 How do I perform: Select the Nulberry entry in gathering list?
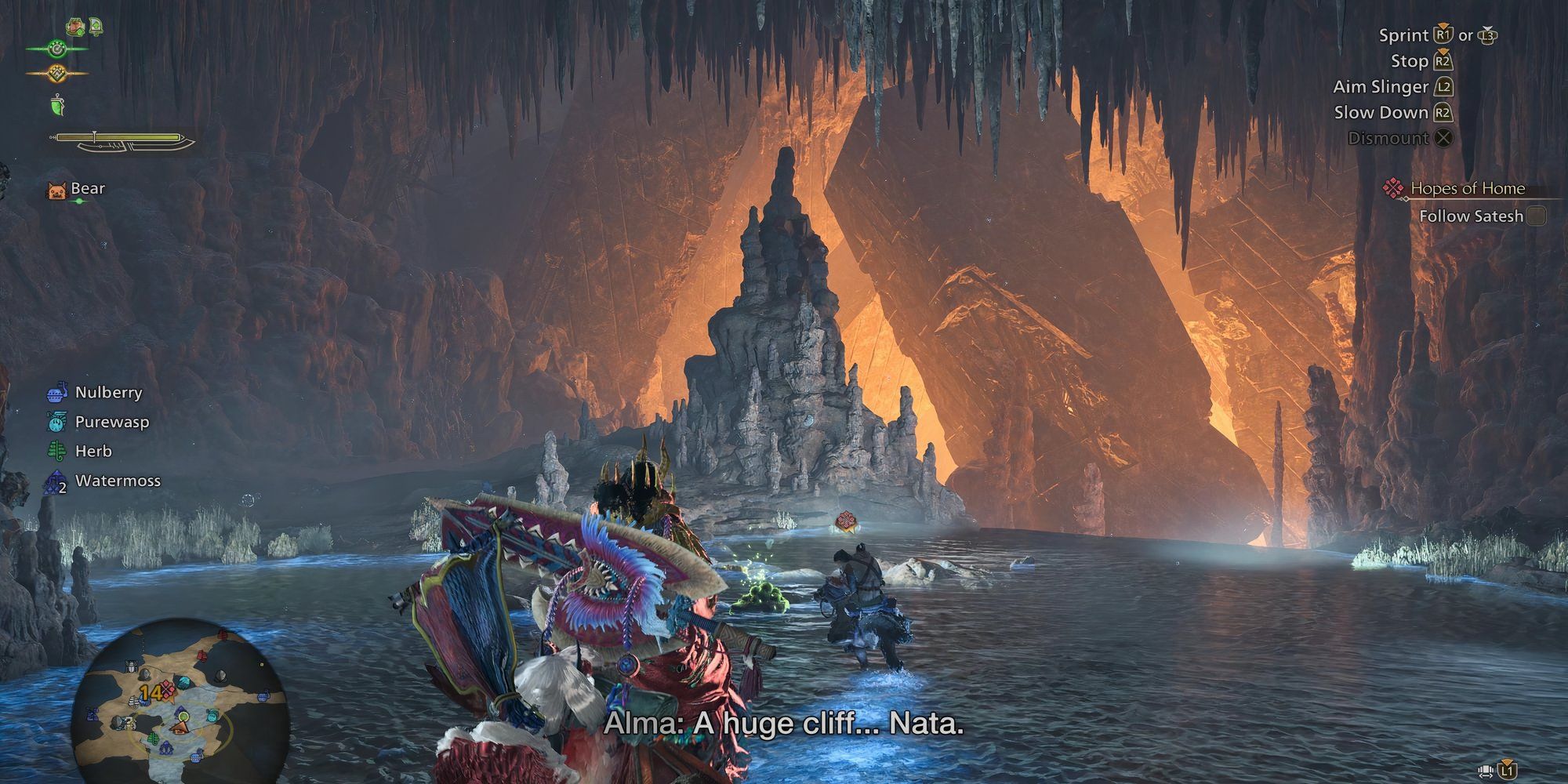(x=107, y=393)
